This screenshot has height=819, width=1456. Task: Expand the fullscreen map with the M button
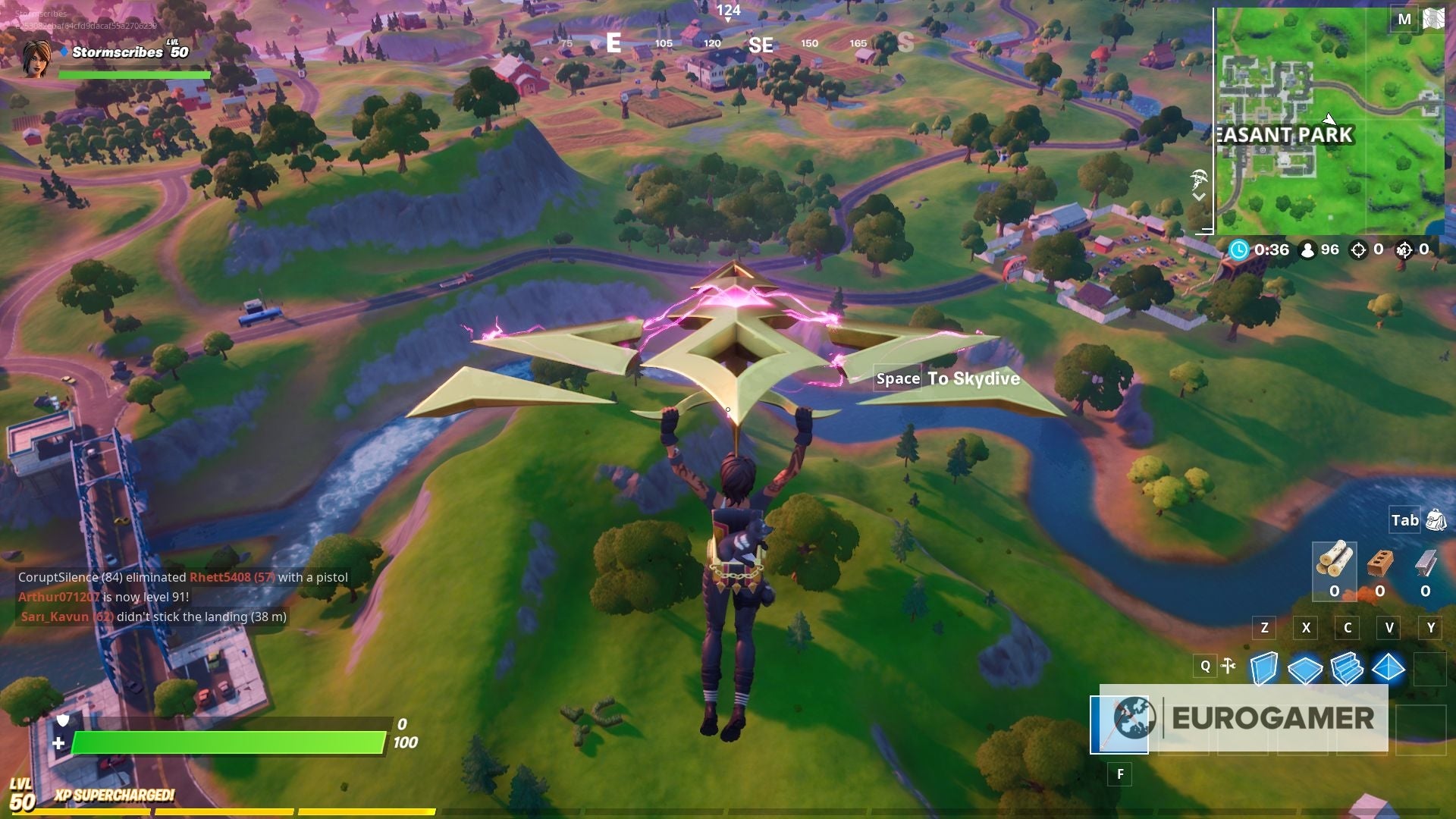(1404, 19)
